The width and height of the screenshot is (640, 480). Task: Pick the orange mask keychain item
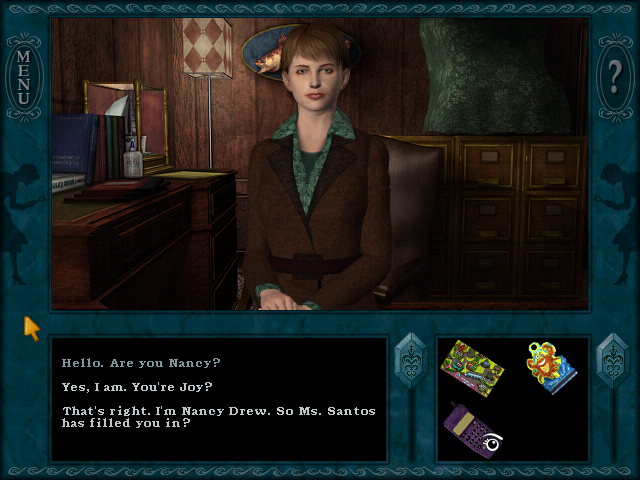551,368
